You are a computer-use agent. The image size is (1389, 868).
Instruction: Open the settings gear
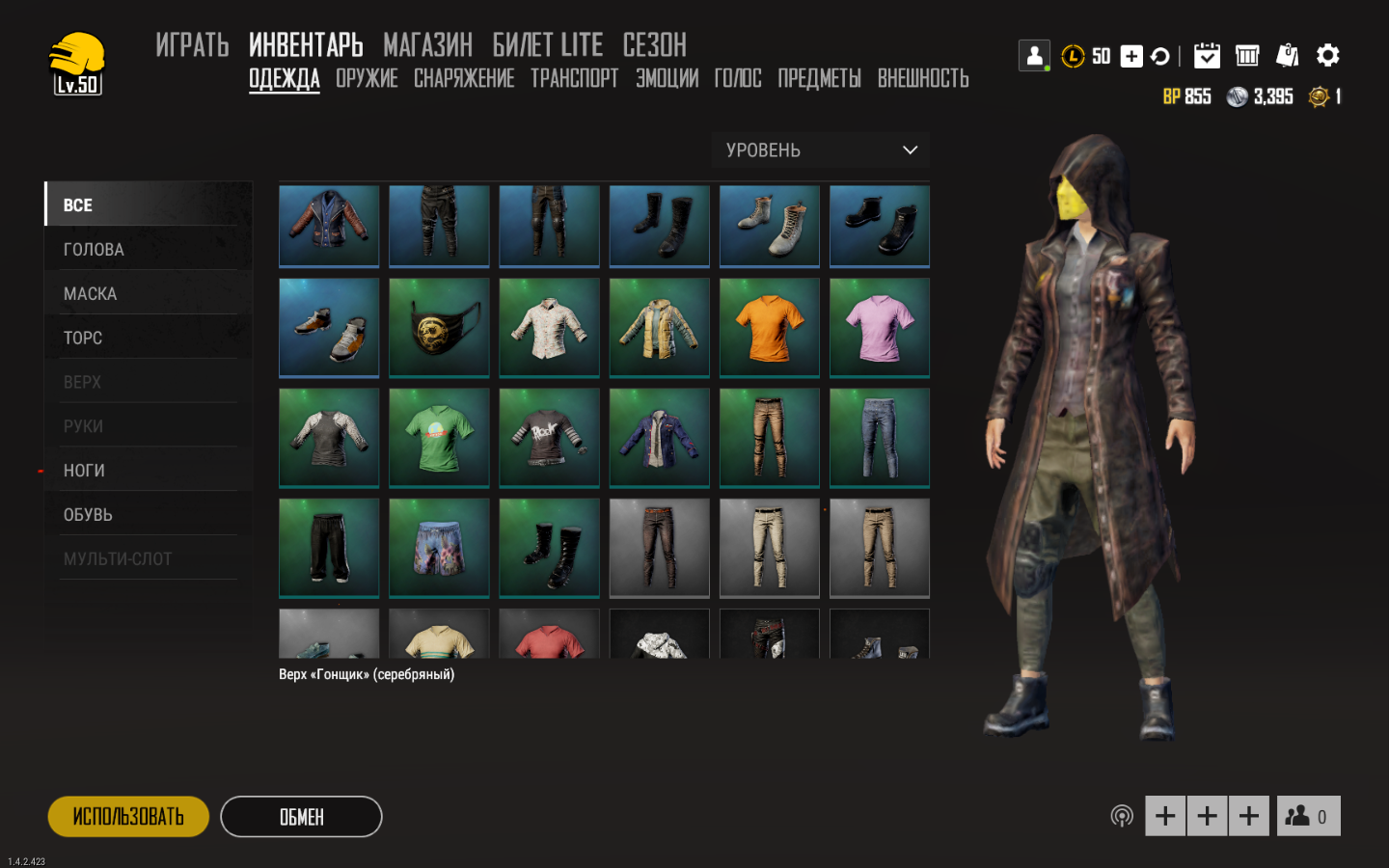pos(1328,55)
